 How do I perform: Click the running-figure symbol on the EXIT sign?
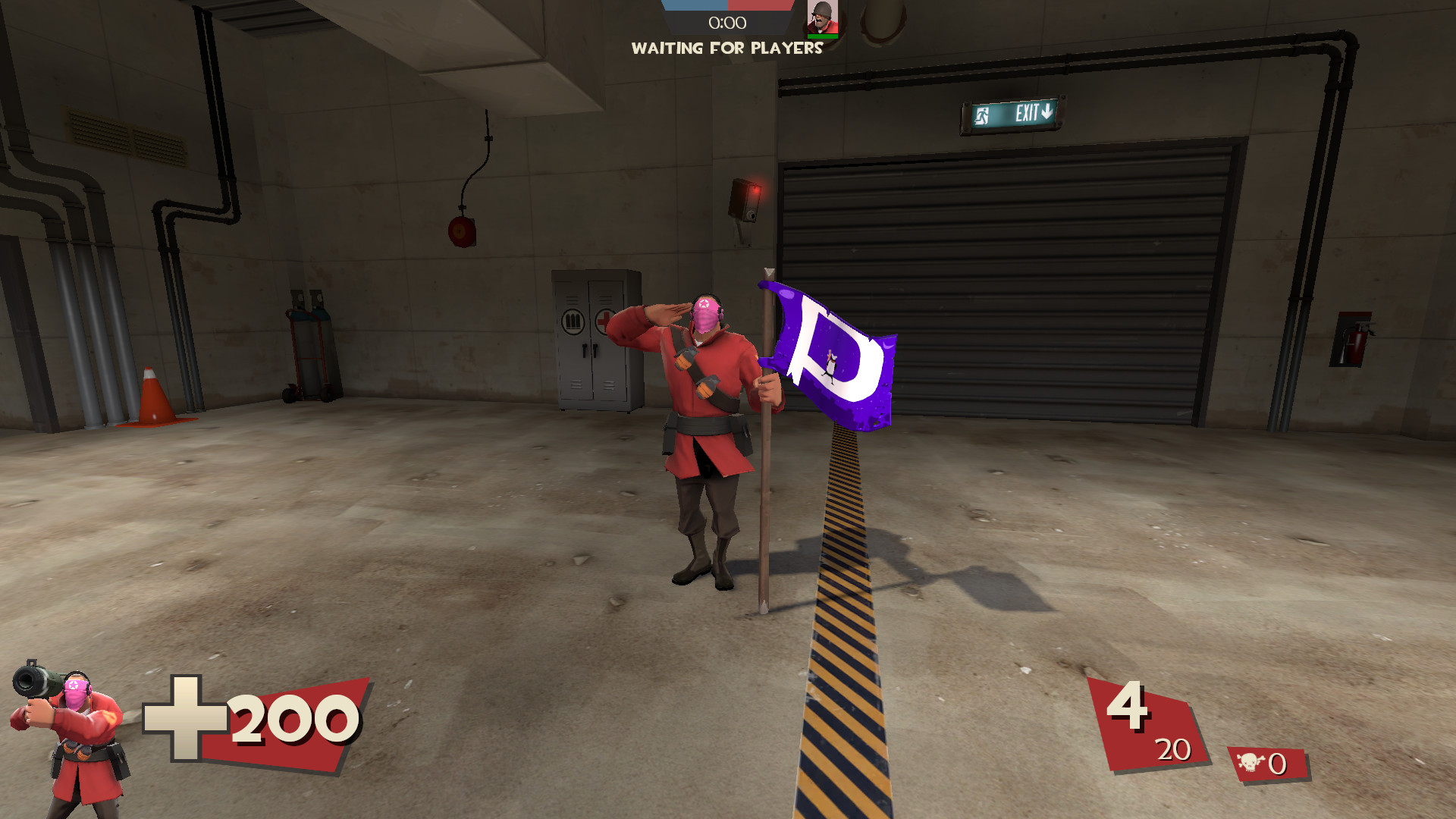pyautogui.click(x=982, y=115)
